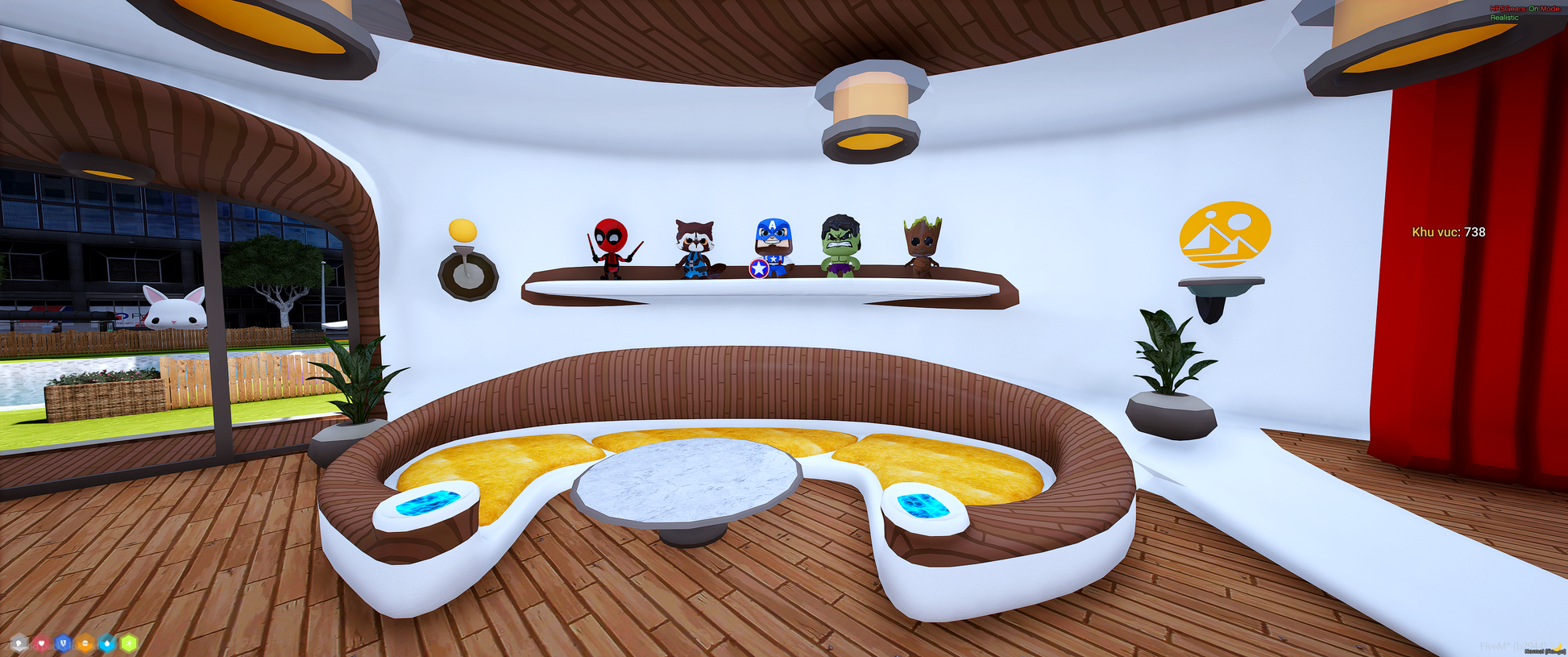The image size is (1568, 657).
Task: Select the green running stamina icon
Action: 129,643
